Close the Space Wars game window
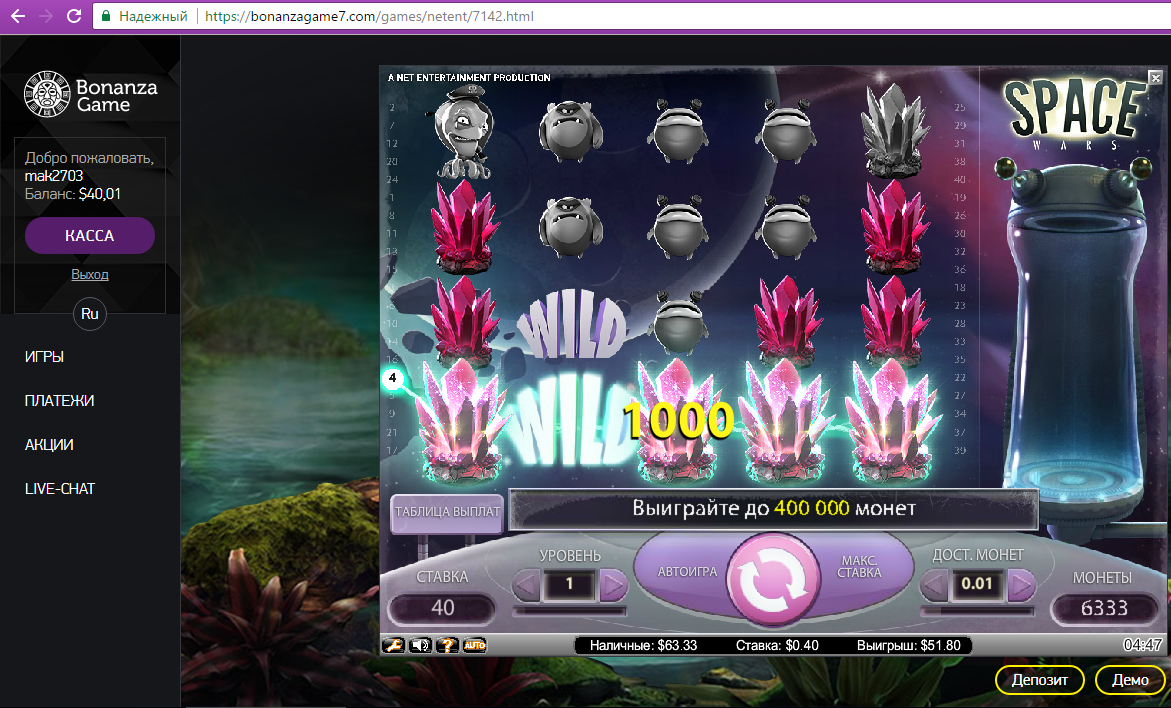The width and height of the screenshot is (1171, 708). pos(1155,78)
